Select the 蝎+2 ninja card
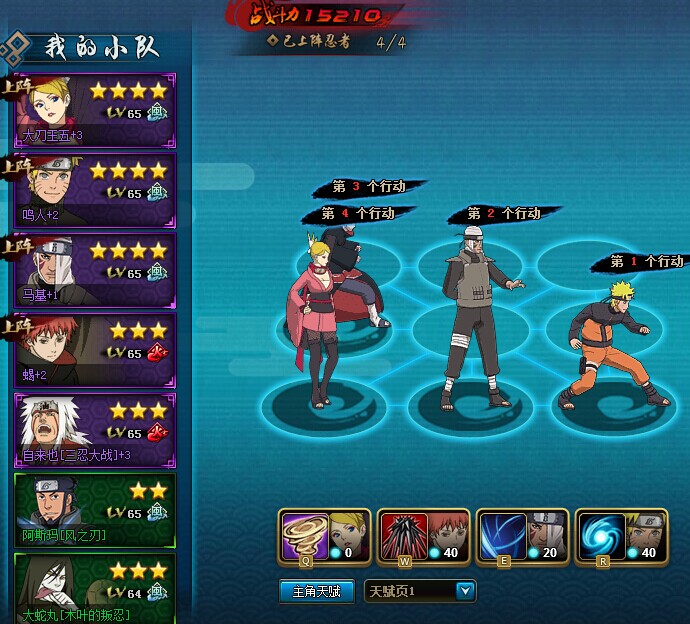This screenshot has width=690, height=624. [x=95, y=351]
